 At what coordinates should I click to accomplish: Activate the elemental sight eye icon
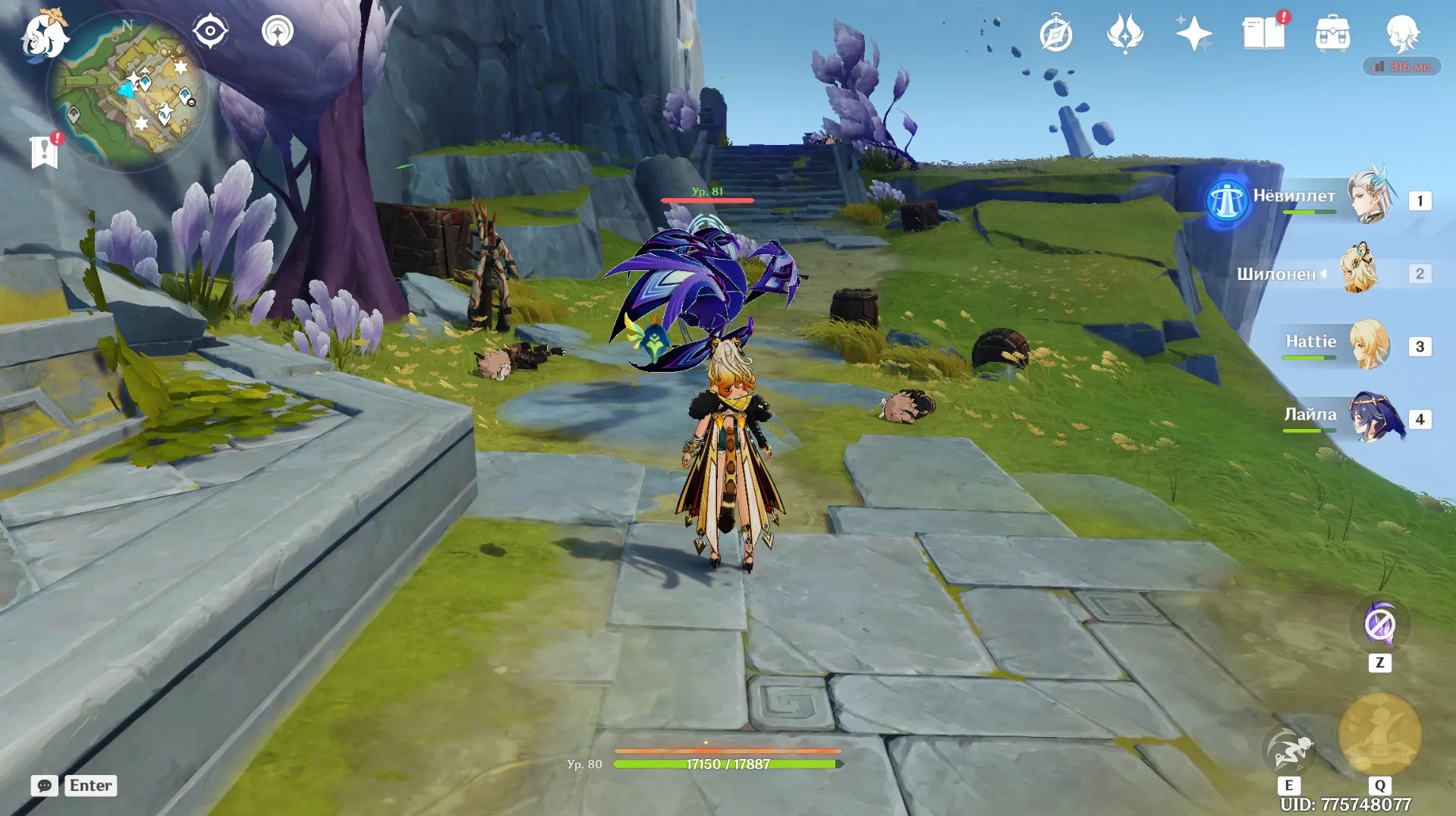click(210, 32)
